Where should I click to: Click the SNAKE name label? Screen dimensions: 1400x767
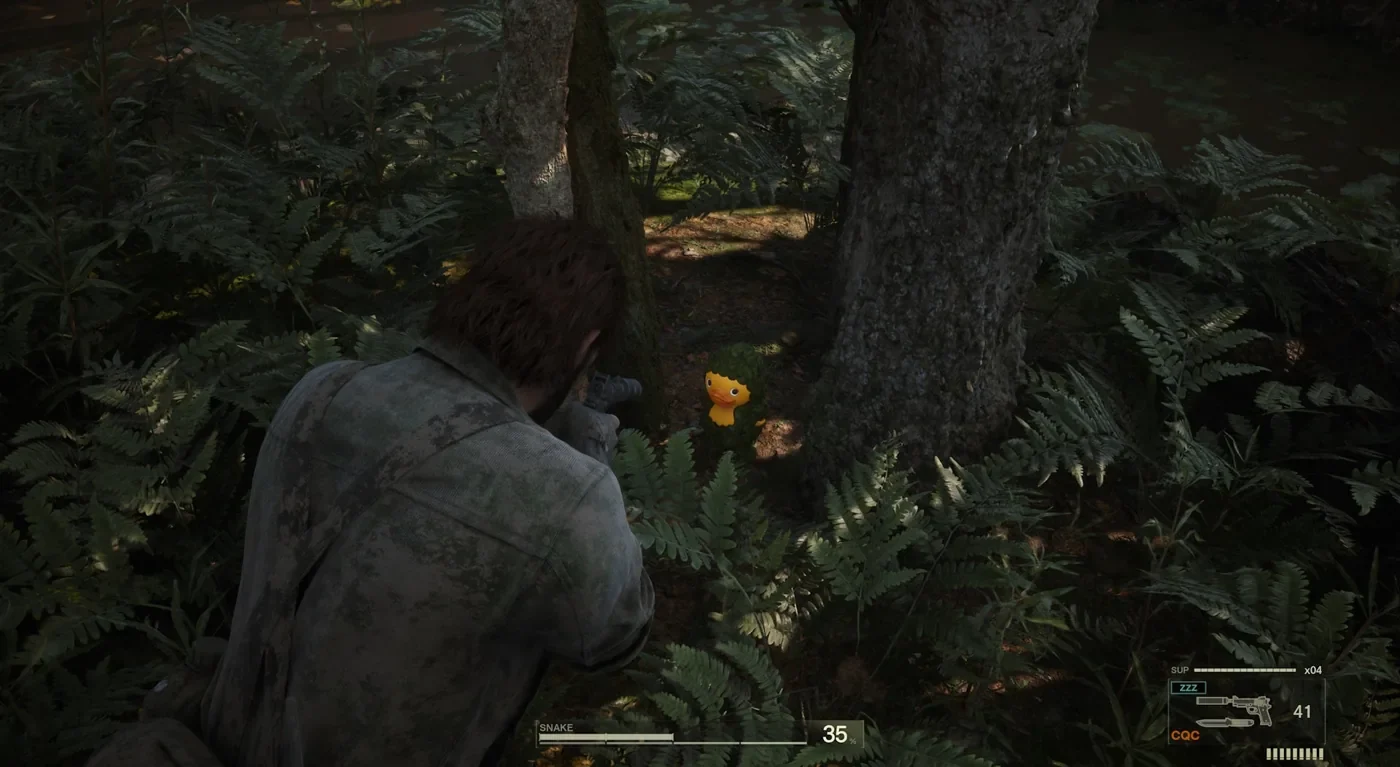click(x=556, y=726)
